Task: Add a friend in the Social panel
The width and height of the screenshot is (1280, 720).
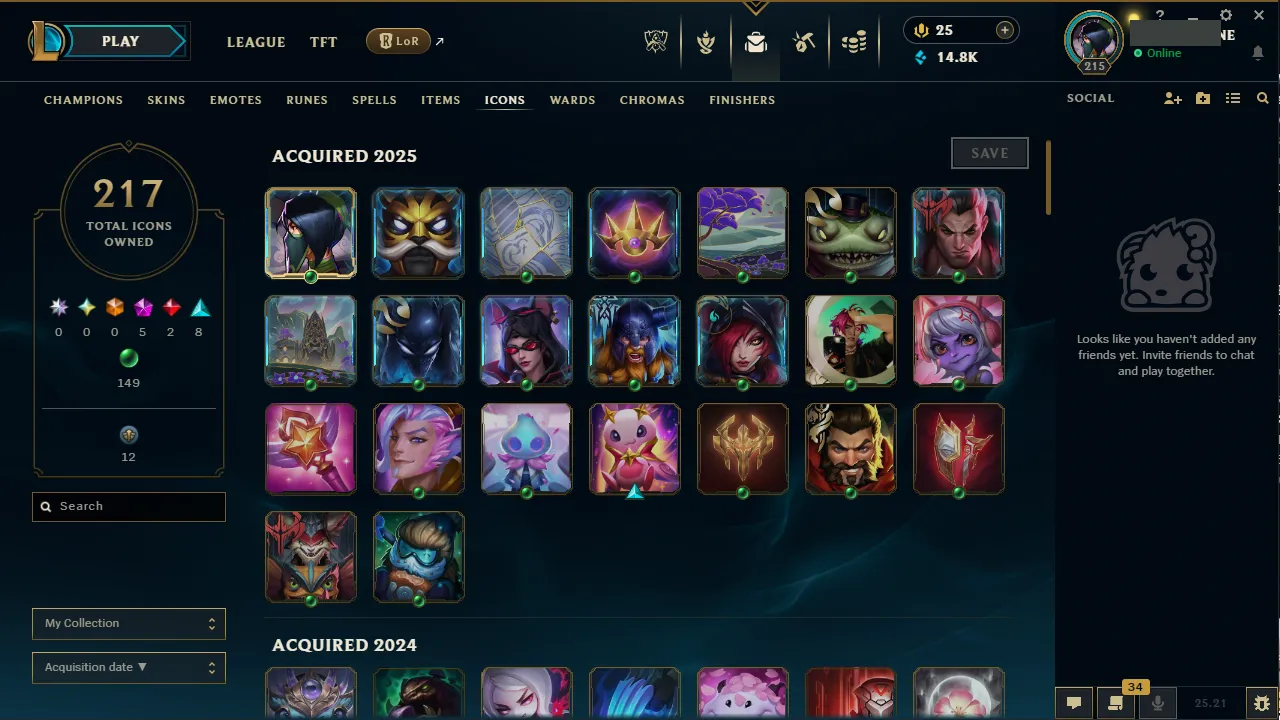Action: tap(1172, 98)
